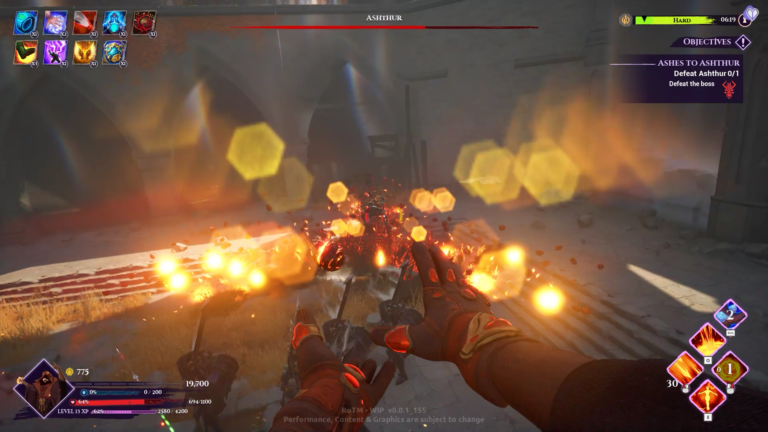Select the purple lightning figure buff icon
The height and width of the screenshot is (432, 768).
[55, 52]
